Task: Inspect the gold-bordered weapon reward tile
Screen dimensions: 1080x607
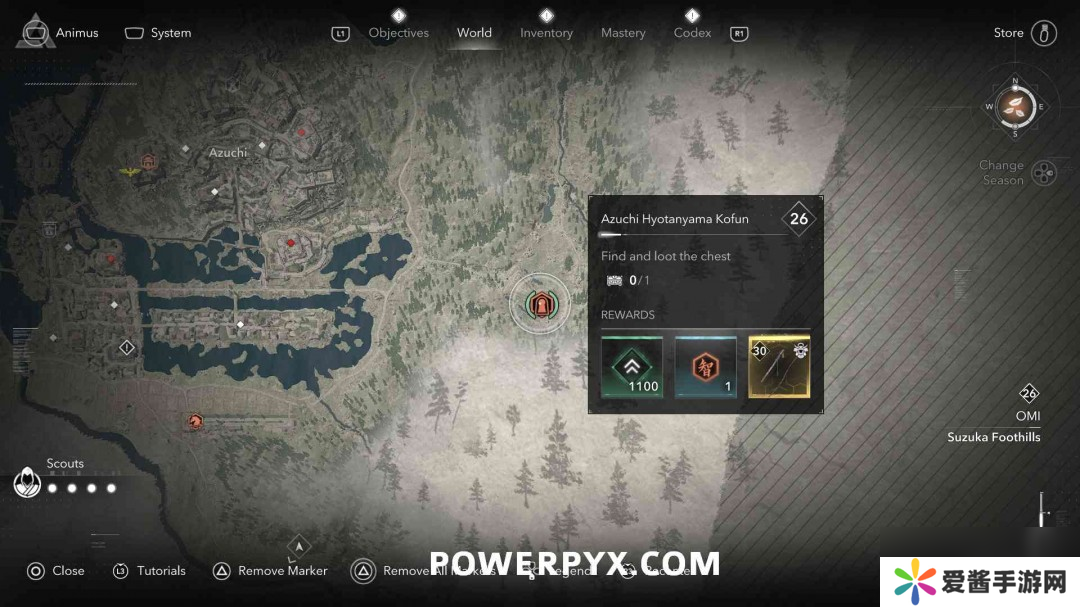Action: coord(779,367)
